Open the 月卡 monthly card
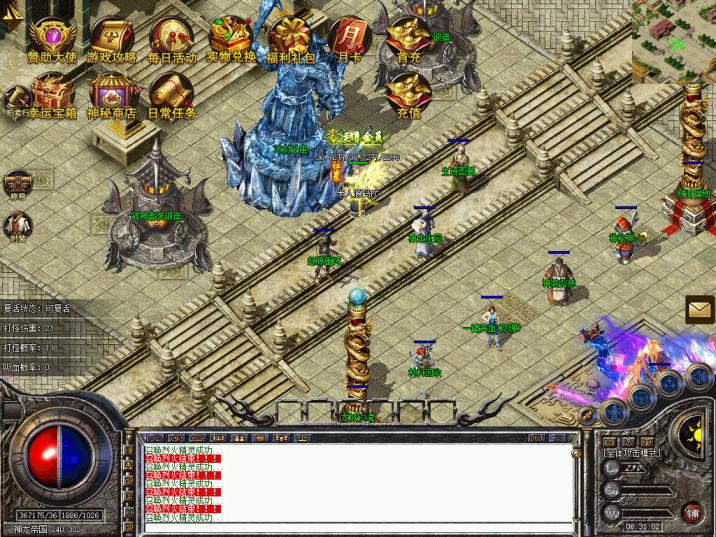Image resolution: width=716 pixels, height=537 pixels. coord(349,39)
